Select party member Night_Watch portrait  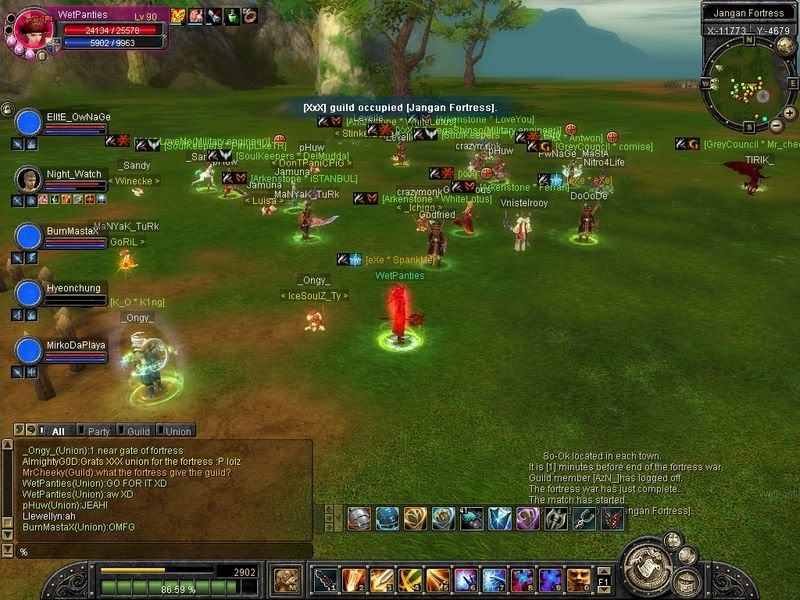(30, 179)
